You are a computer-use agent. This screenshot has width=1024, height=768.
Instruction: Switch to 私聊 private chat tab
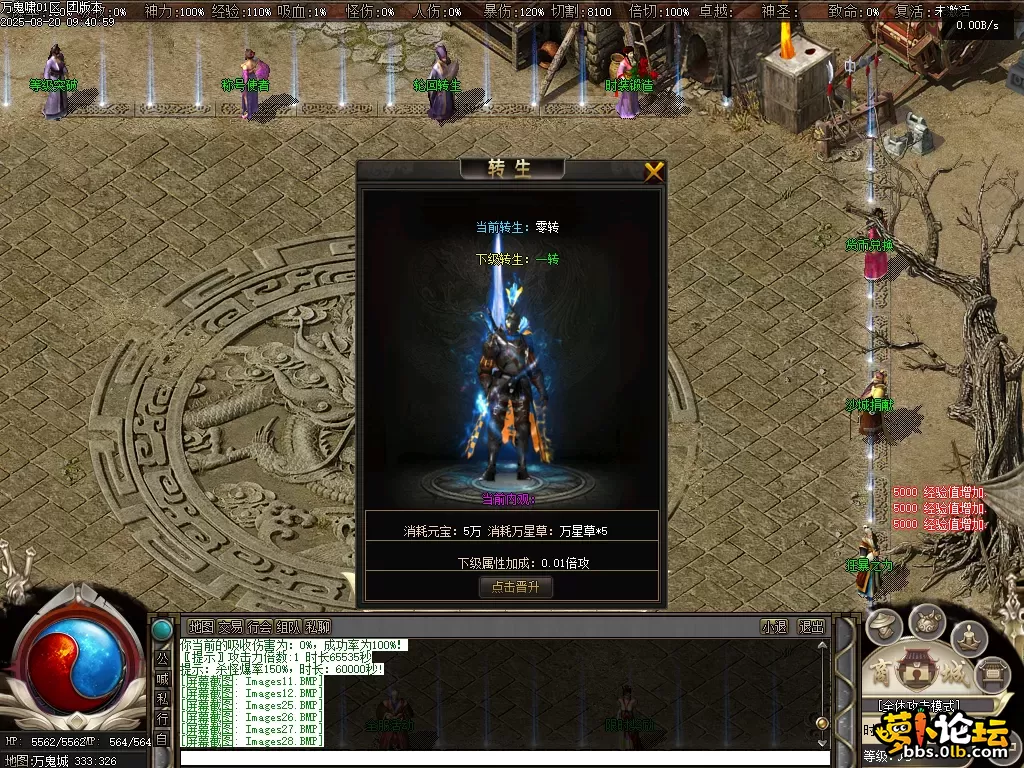tap(318, 626)
